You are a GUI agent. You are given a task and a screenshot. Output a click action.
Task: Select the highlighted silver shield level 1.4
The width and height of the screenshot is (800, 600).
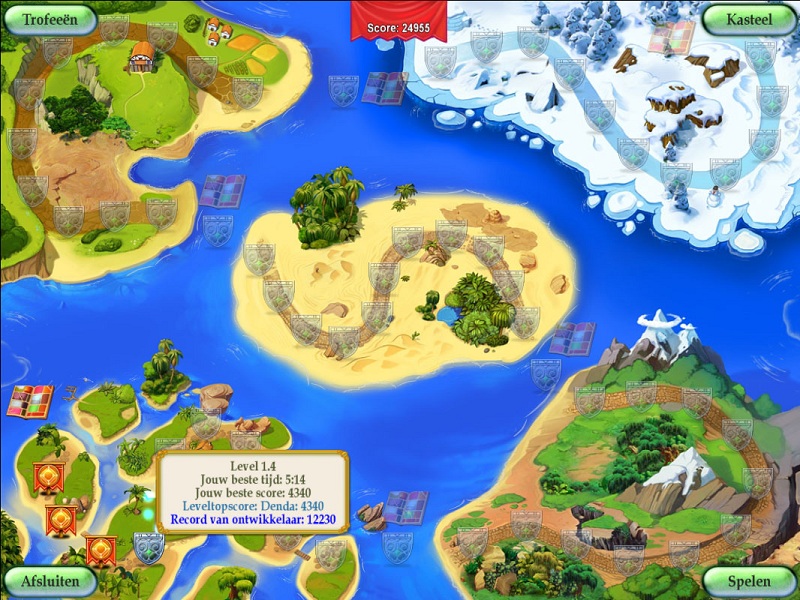tap(148, 546)
